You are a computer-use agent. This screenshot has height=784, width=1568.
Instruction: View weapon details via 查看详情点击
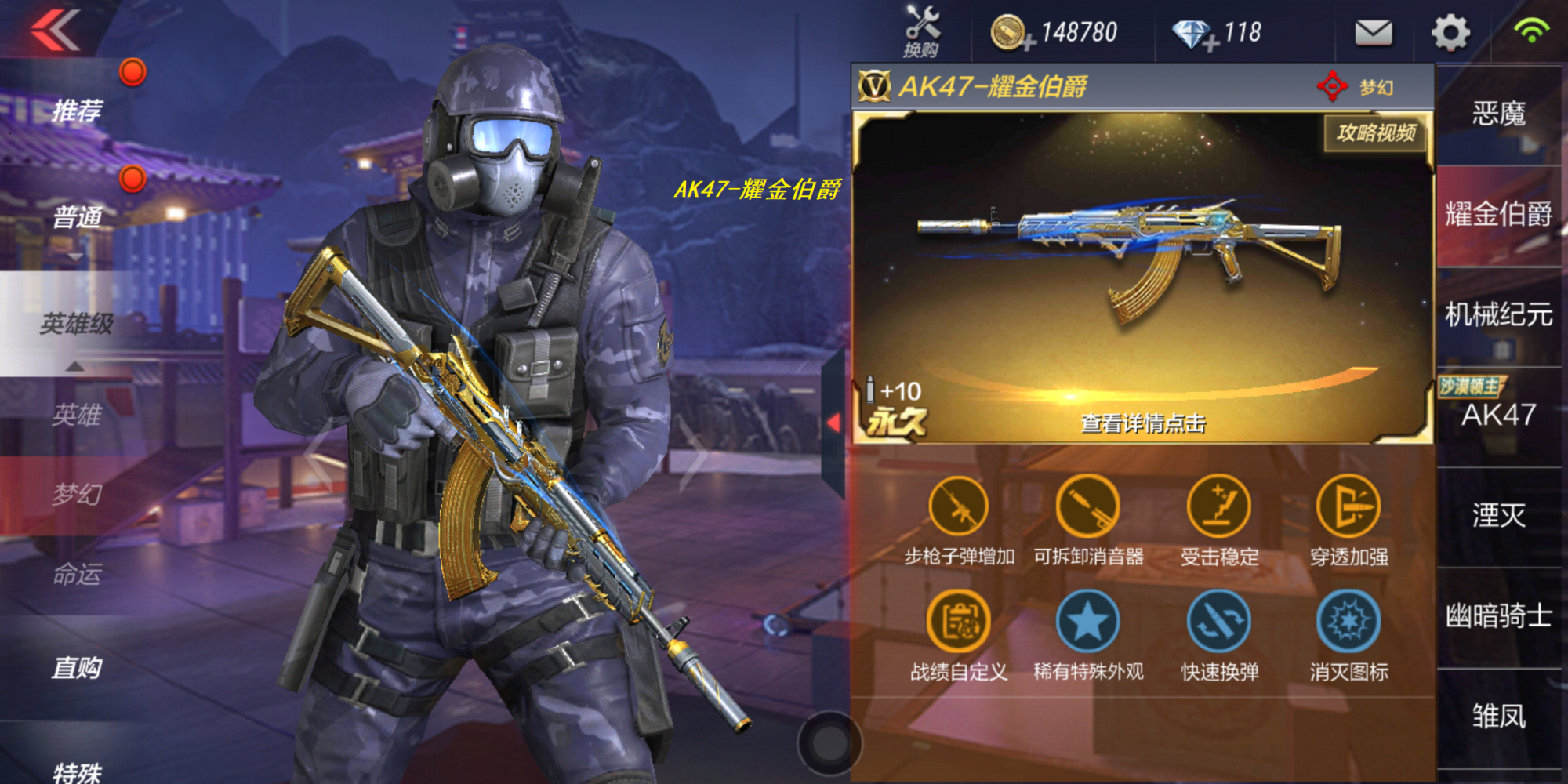(1143, 423)
